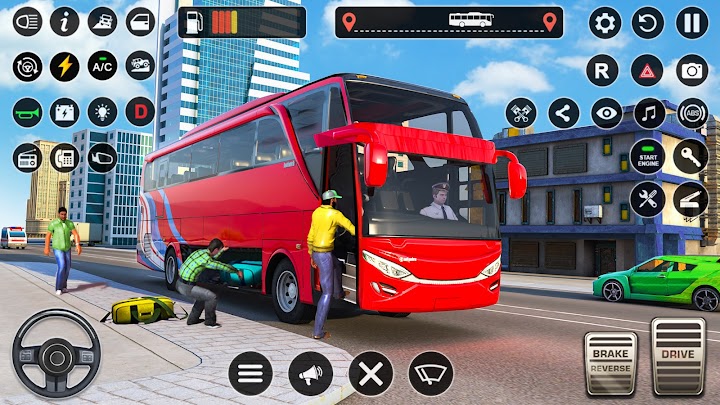Click the side mirror icon
Image resolution: width=720 pixels, height=405 pixels.
point(102,157)
